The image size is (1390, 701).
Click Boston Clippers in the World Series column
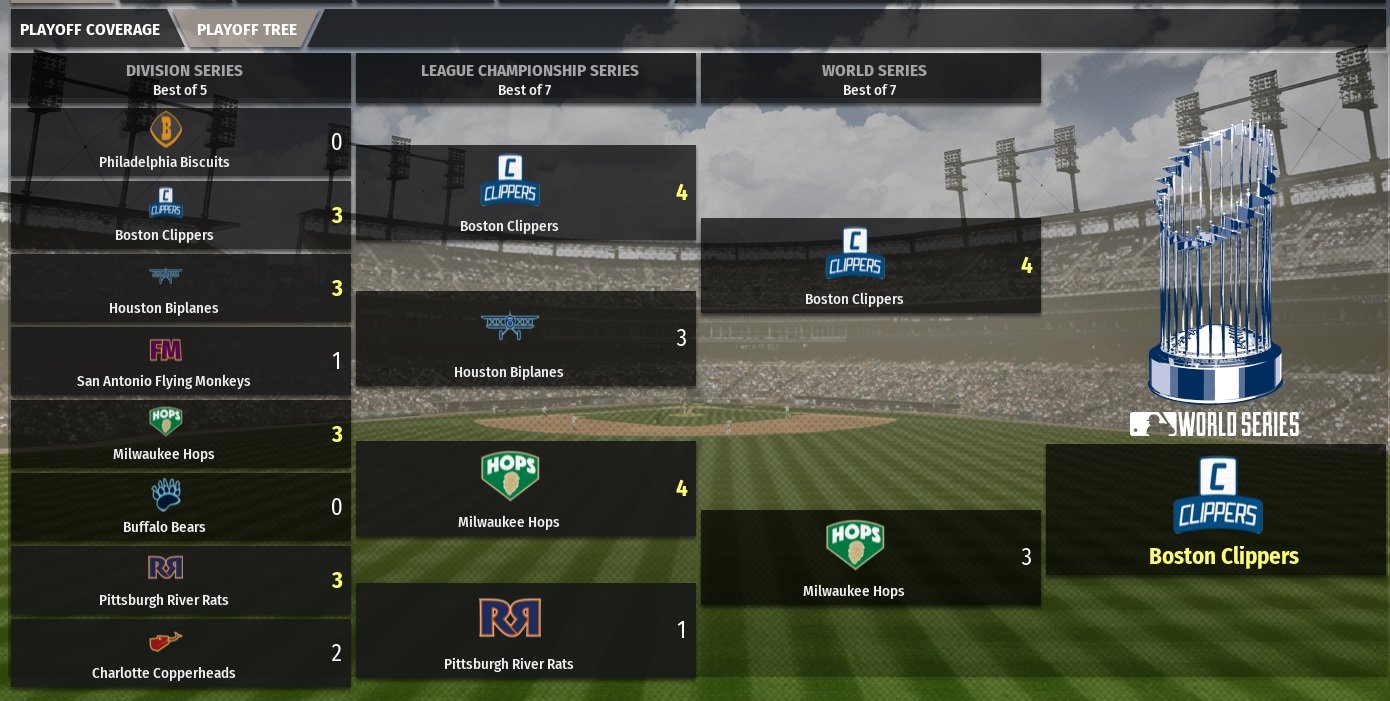(870, 266)
